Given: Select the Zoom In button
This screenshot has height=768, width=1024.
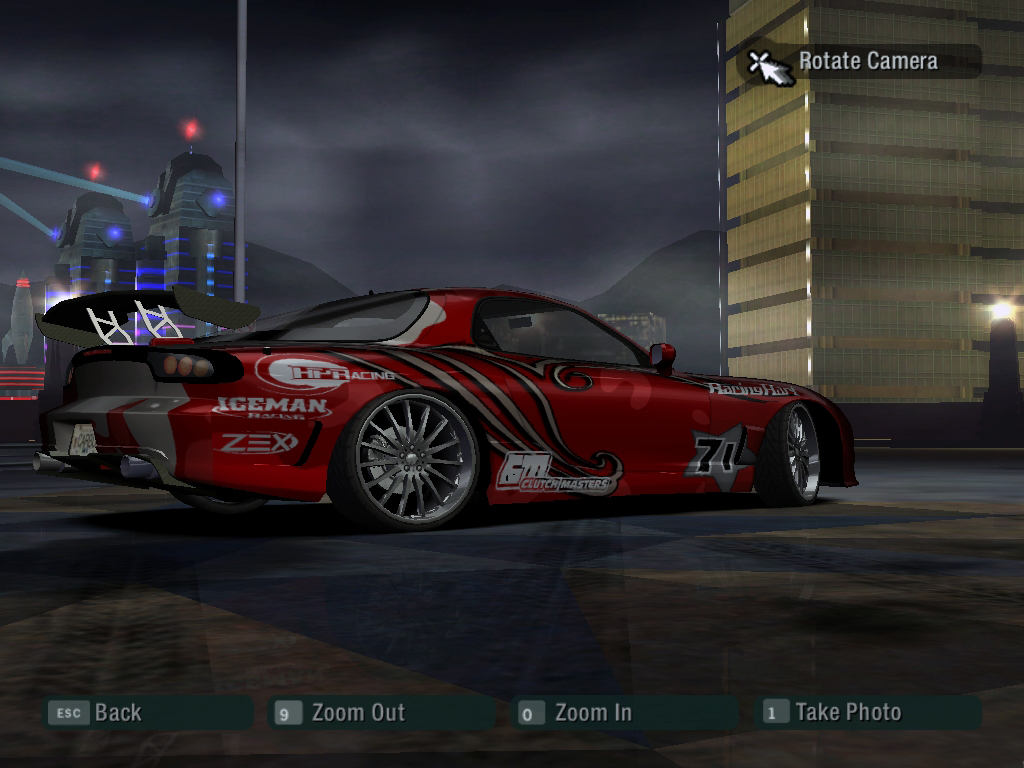Looking at the screenshot, I should tap(592, 713).
